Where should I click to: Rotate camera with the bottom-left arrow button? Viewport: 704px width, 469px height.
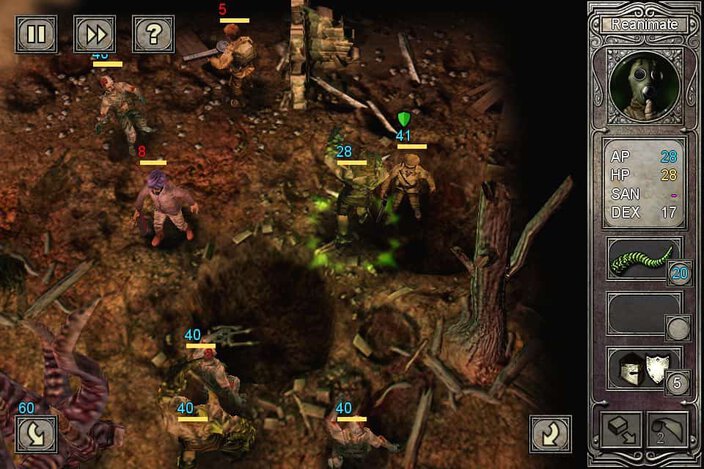36,433
